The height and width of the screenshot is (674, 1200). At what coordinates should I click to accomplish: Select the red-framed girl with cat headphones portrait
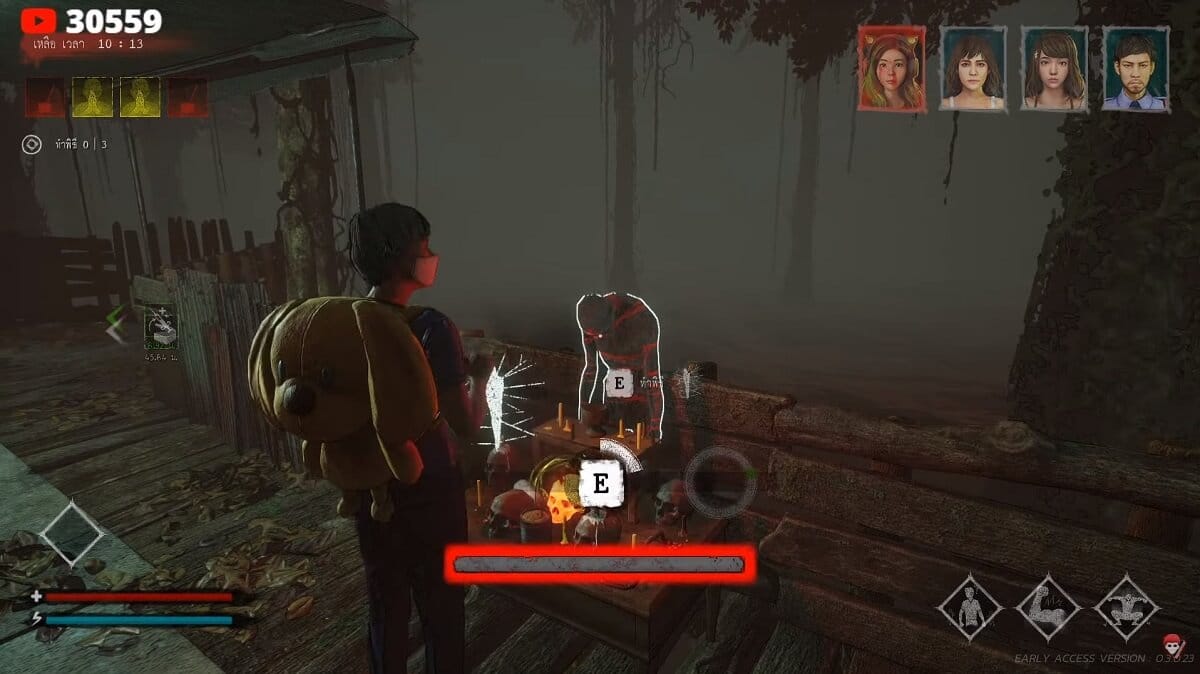892,67
